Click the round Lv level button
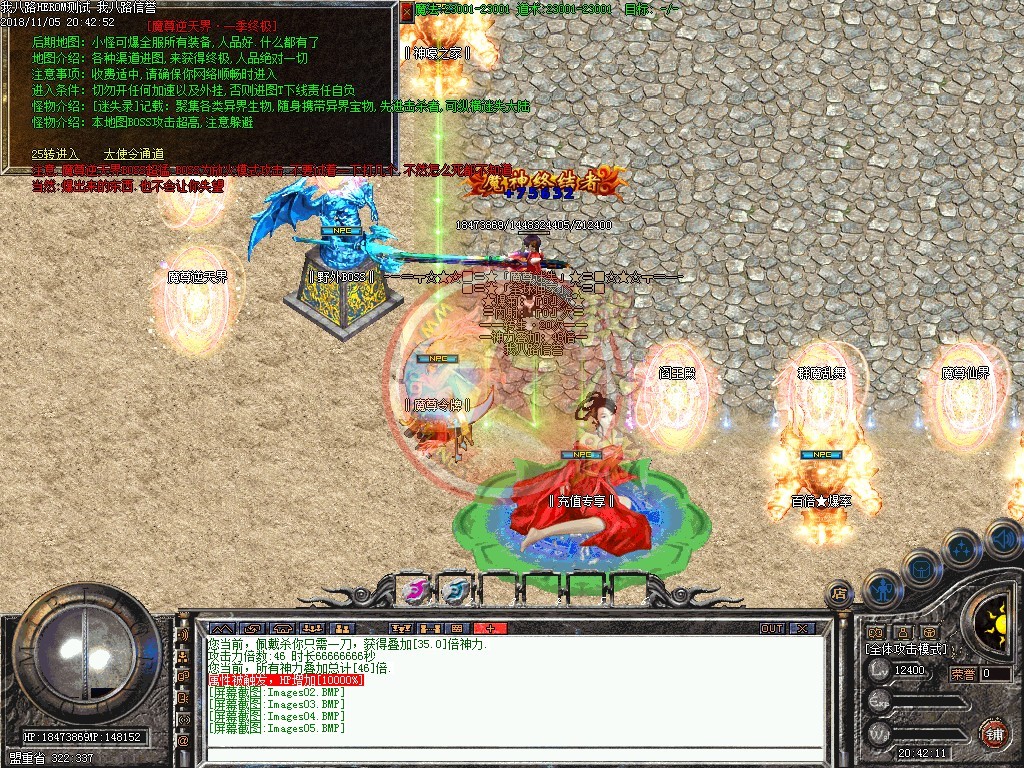The width and height of the screenshot is (1024, 768). pos(880,672)
